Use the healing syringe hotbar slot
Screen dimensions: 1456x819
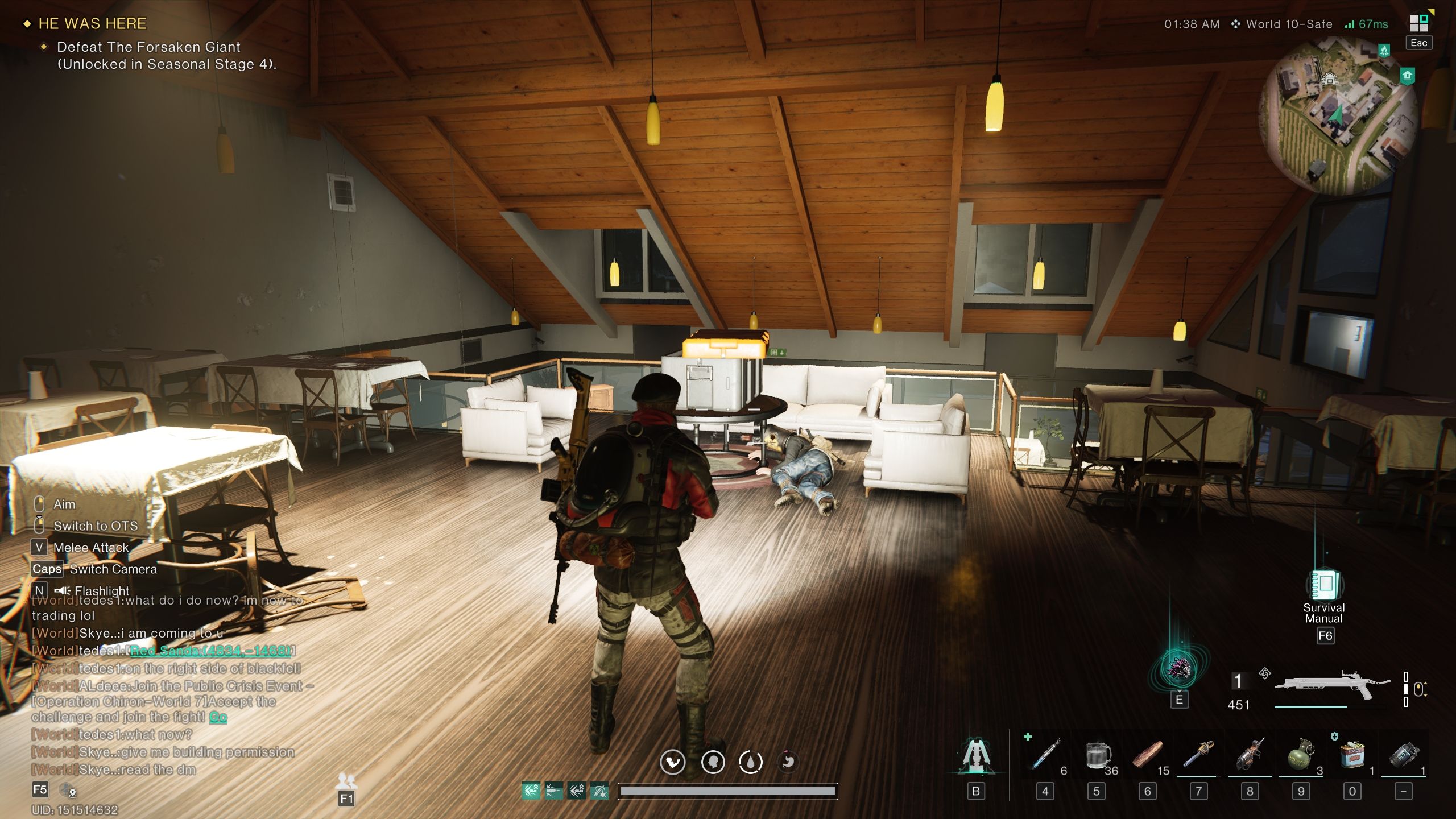click(x=1045, y=756)
